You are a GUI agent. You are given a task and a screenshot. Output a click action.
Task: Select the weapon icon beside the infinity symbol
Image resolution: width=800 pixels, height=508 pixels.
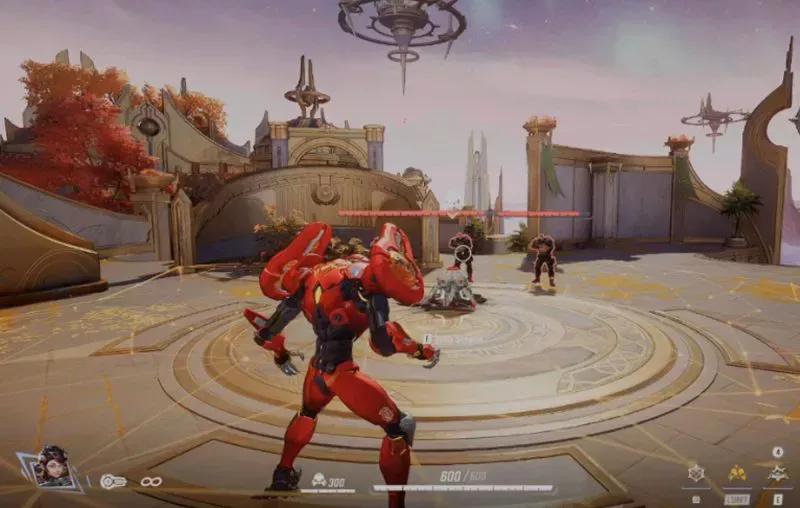(x=112, y=481)
